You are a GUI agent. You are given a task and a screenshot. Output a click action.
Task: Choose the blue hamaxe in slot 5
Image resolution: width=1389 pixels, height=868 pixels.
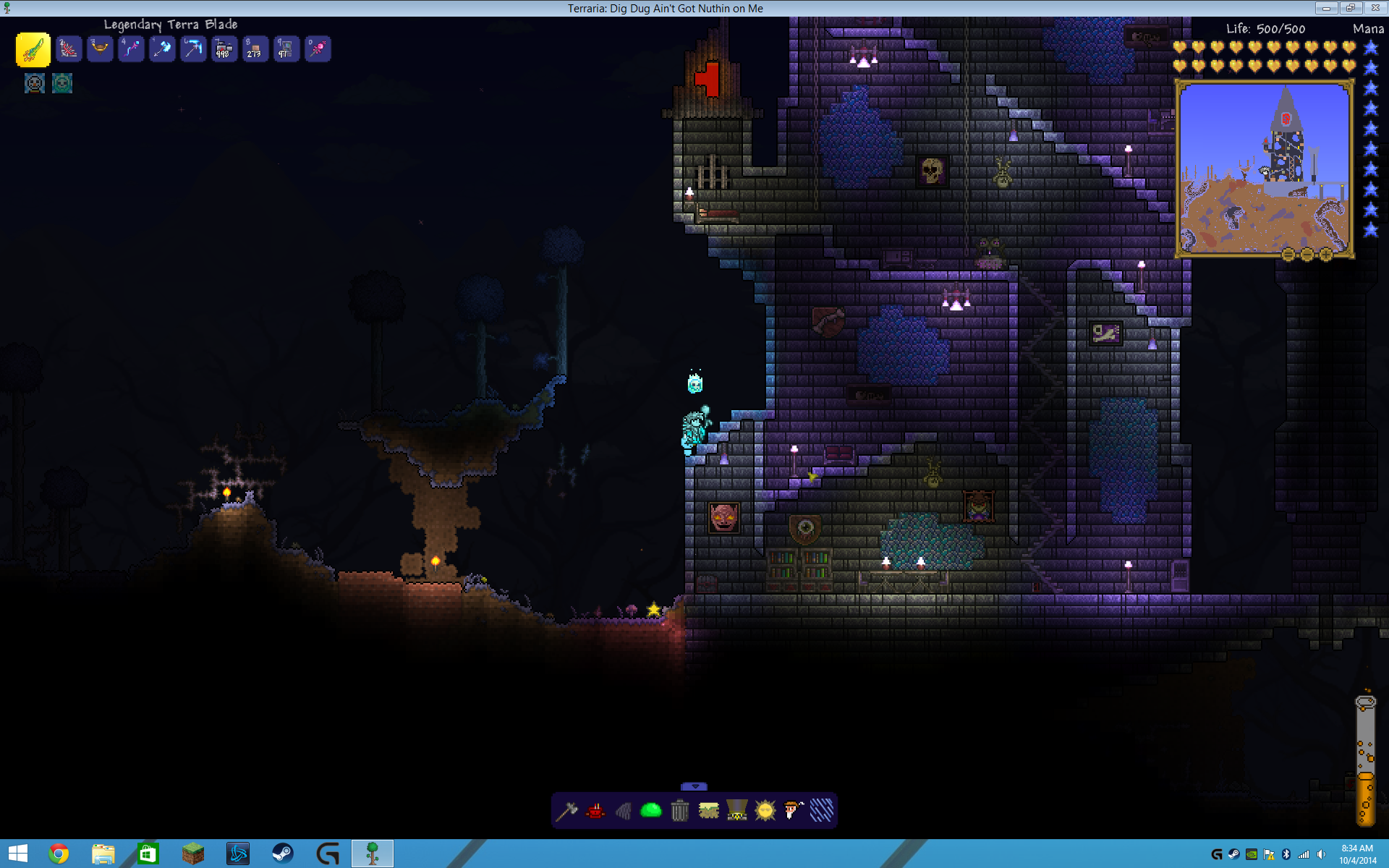[162, 49]
